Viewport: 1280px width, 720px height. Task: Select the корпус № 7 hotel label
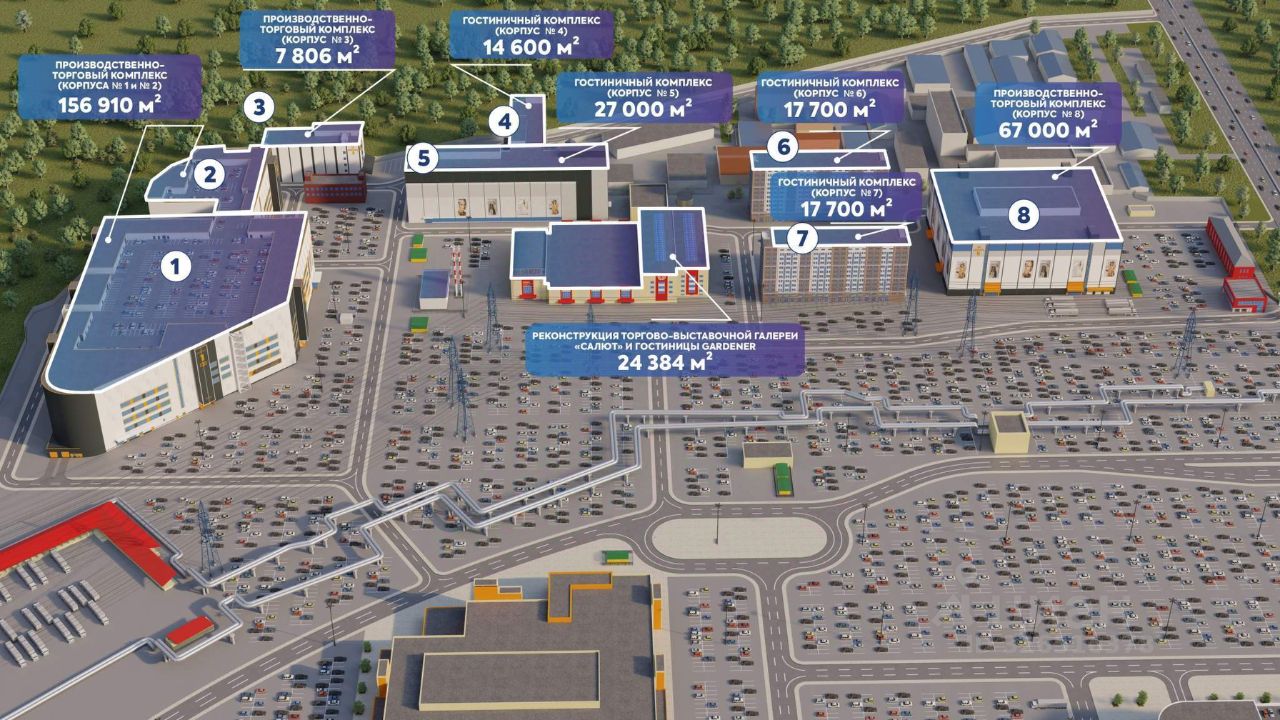click(847, 195)
